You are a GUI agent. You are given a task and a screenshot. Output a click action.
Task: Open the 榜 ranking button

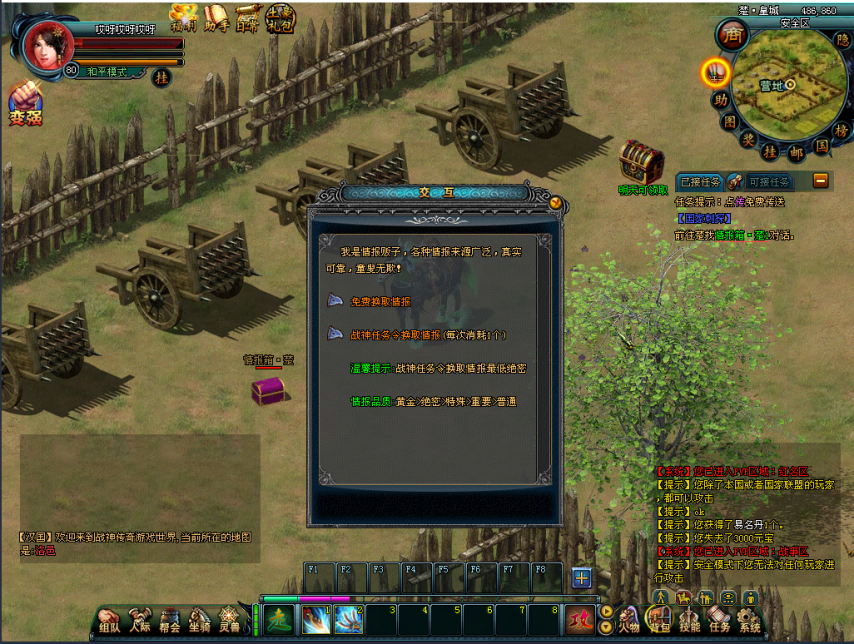(x=840, y=130)
